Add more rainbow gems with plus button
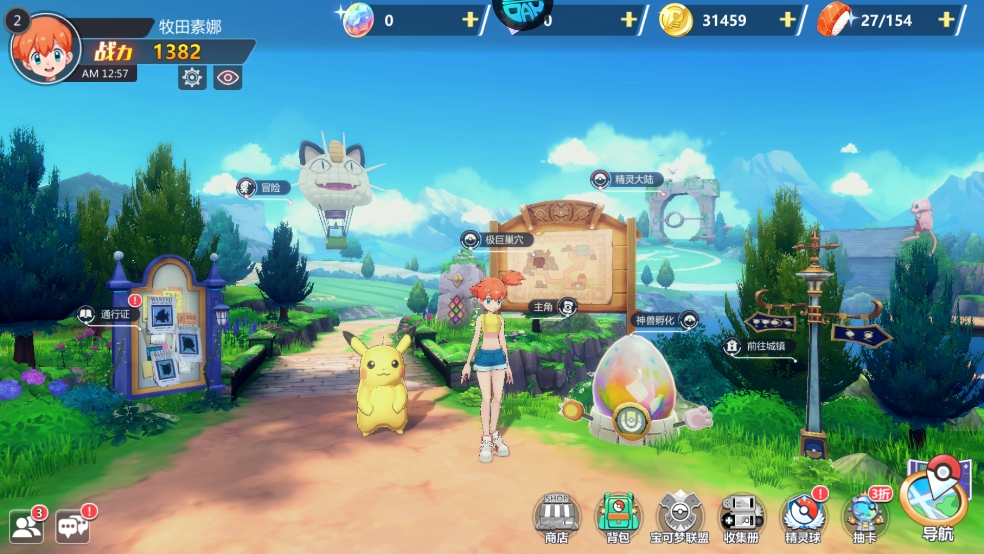Image resolution: width=984 pixels, height=554 pixels. (x=470, y=20)
